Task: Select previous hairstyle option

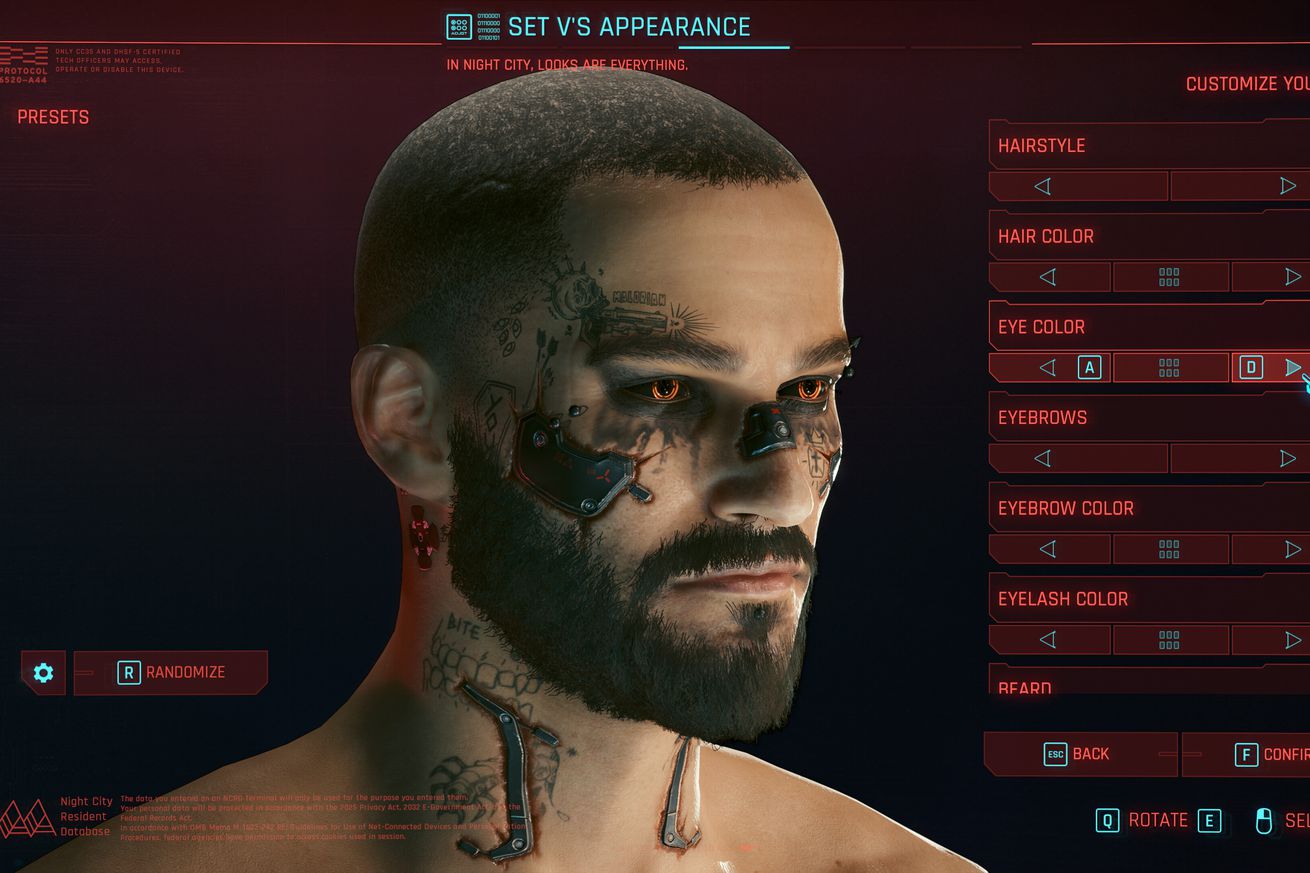Action: 1042,186
